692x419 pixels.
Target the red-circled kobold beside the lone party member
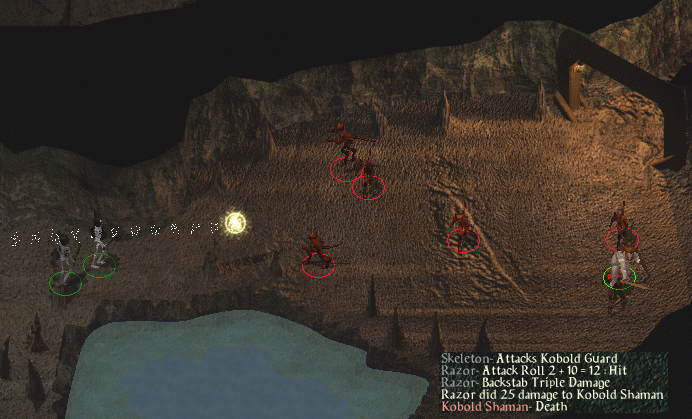622,229
